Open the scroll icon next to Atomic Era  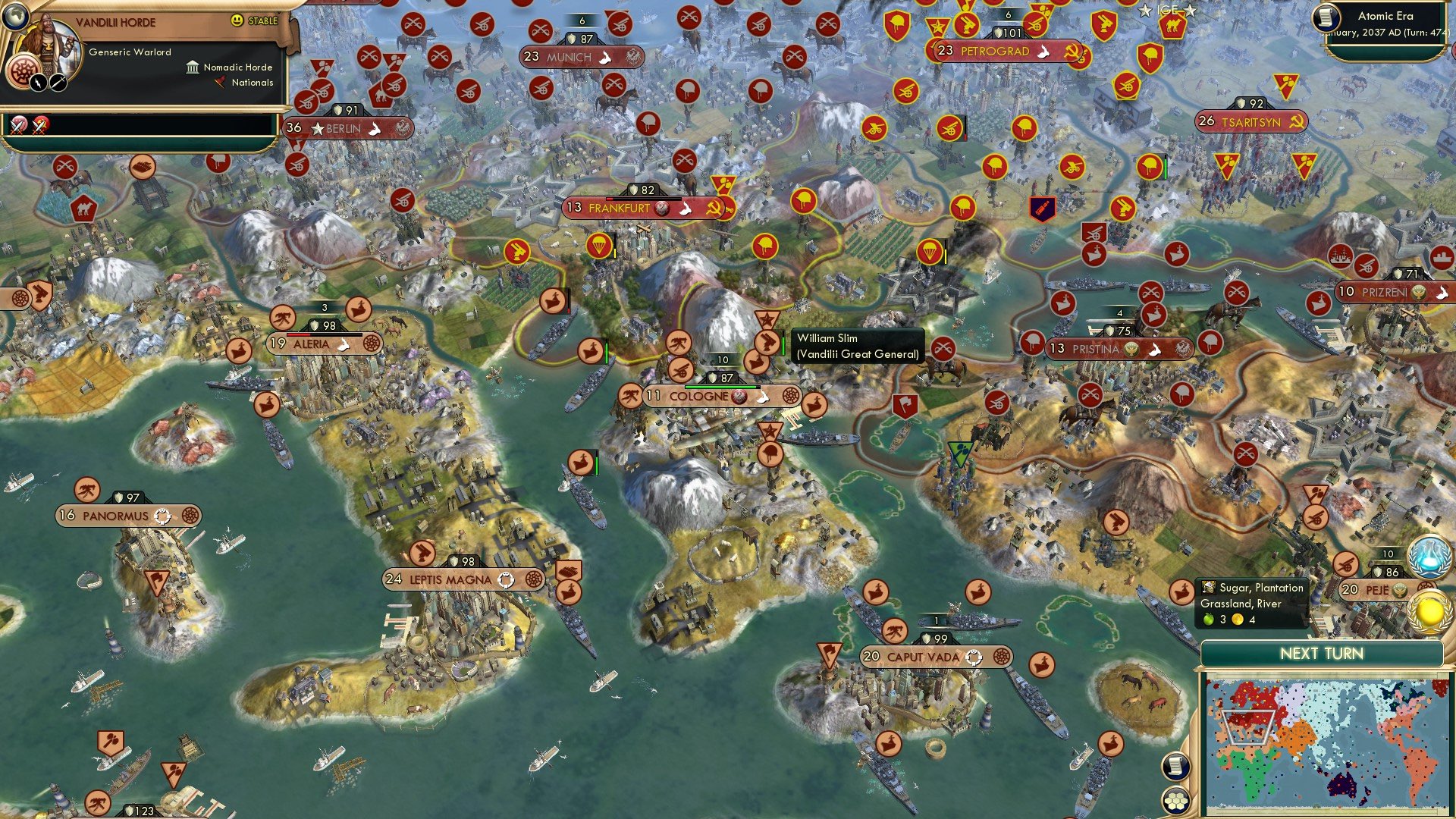(x=1326, y=17)
